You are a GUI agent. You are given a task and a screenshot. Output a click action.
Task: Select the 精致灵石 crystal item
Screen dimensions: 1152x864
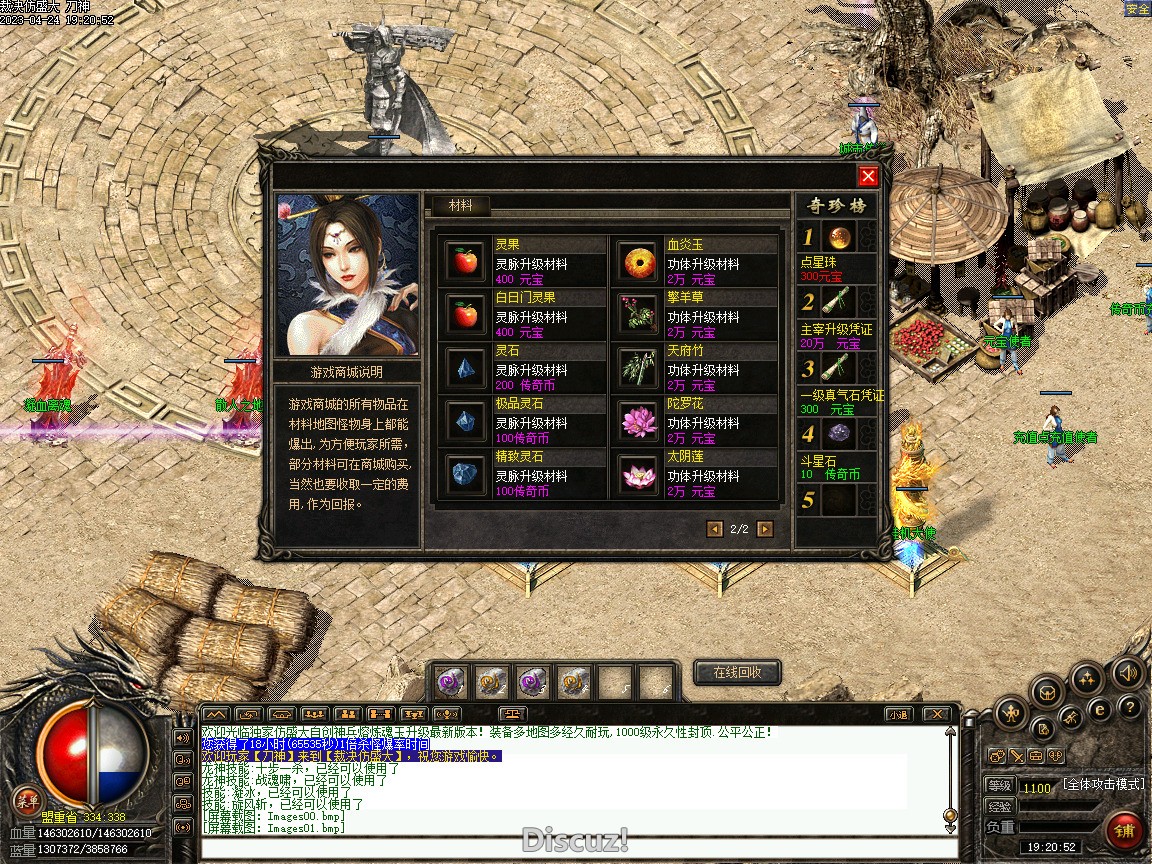[465, 474]
